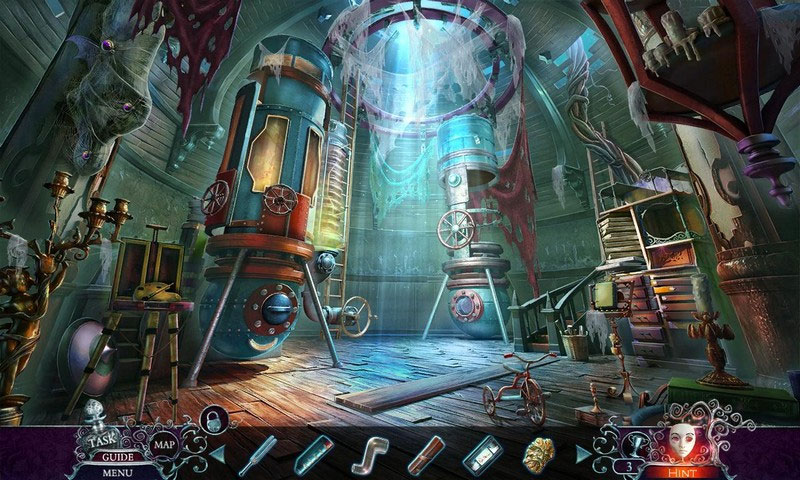This screenshot has height=480, width=800.
Task: Open the strategy Guide
Action: (118, 456)
